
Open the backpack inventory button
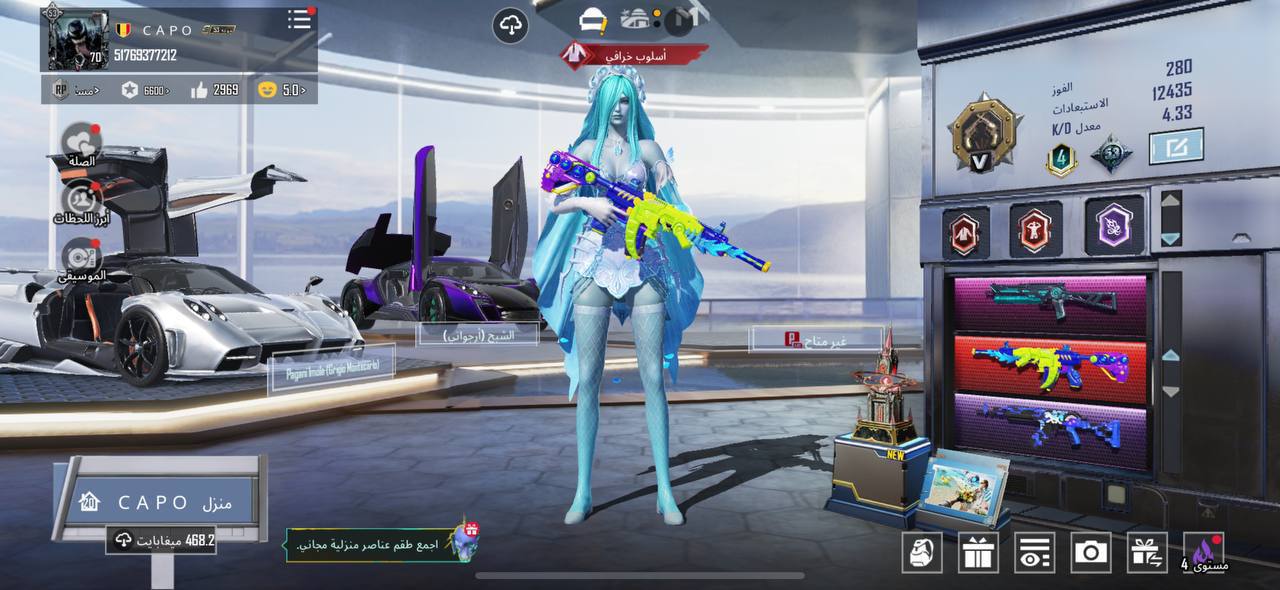[922, 552]
